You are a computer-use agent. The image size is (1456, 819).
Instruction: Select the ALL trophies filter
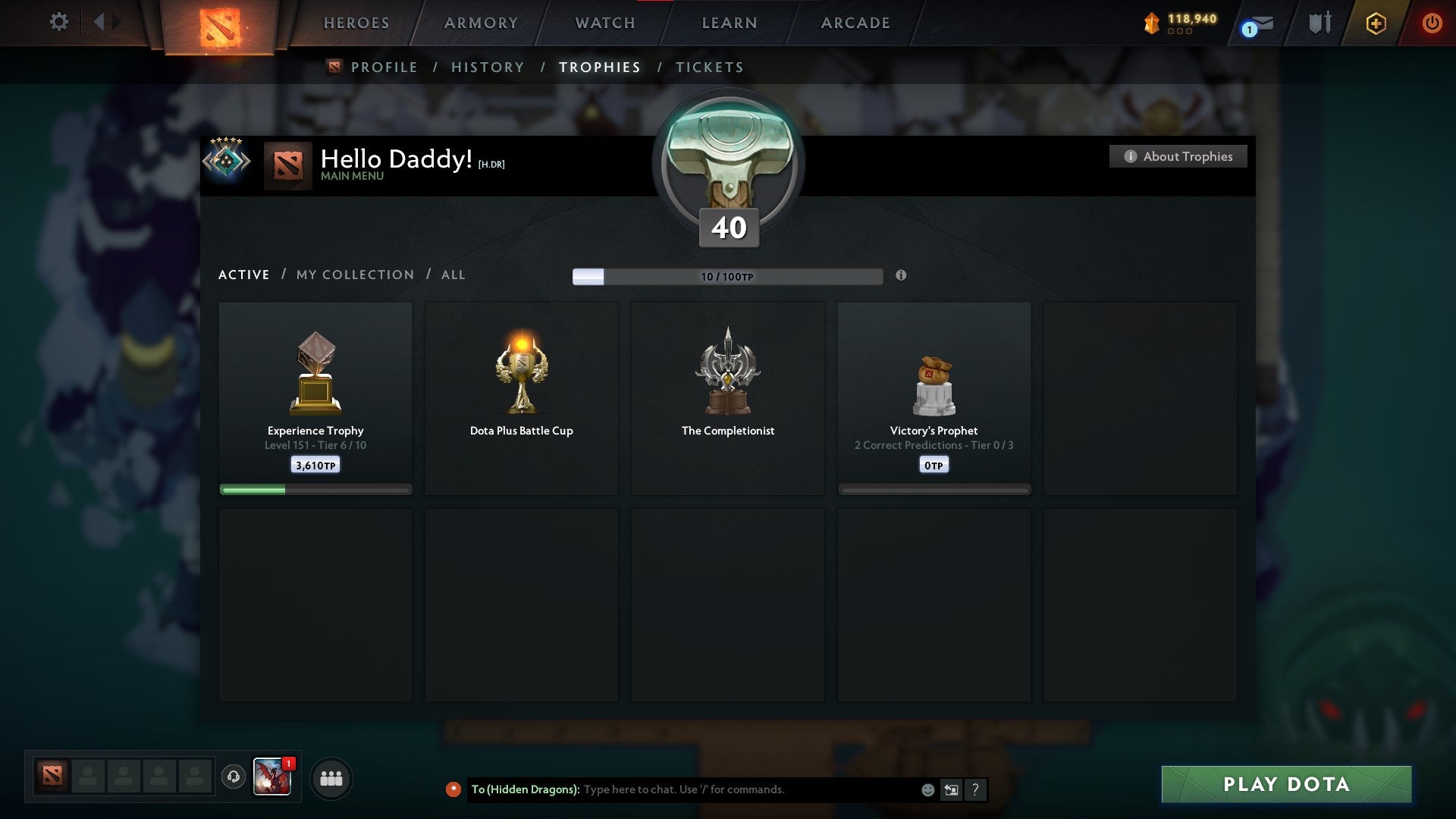(453, 275)
